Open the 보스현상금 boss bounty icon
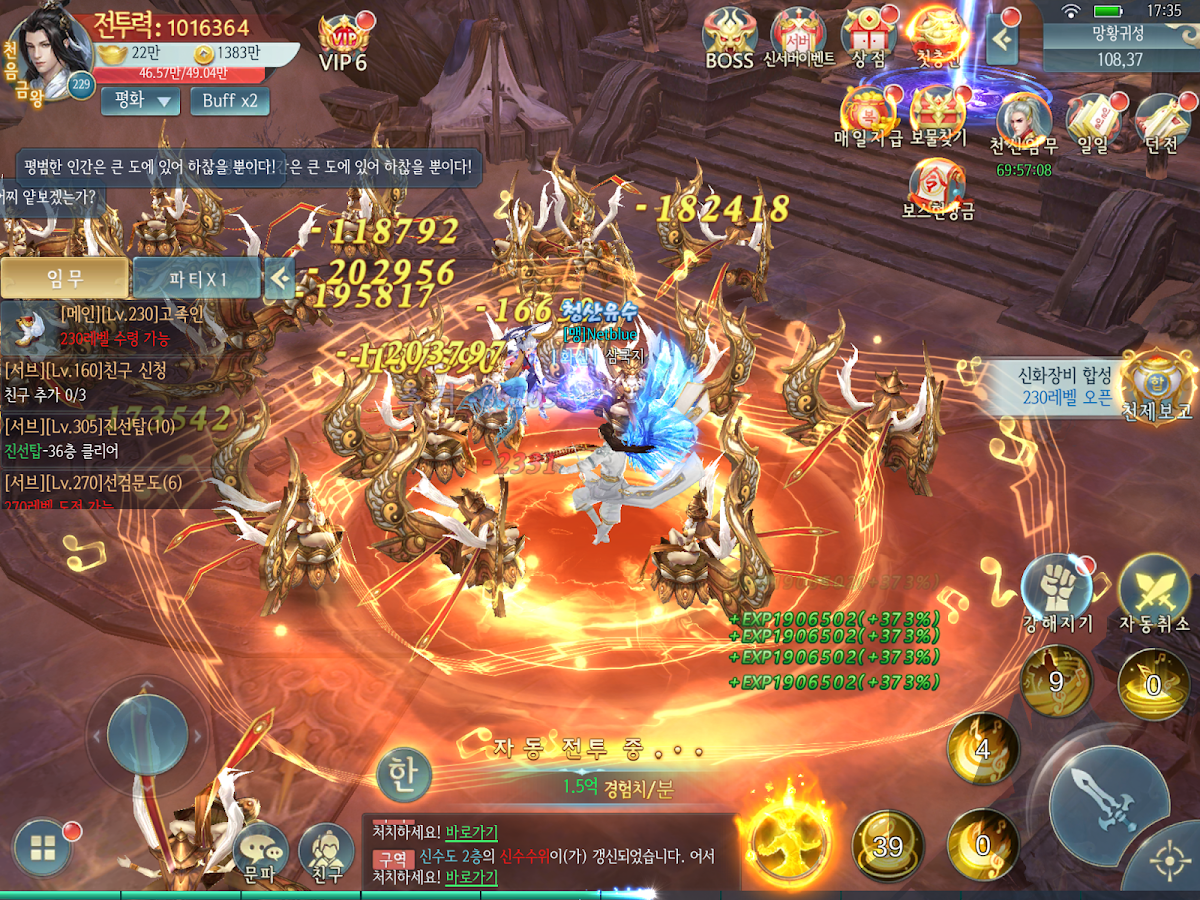 point(937,188)
